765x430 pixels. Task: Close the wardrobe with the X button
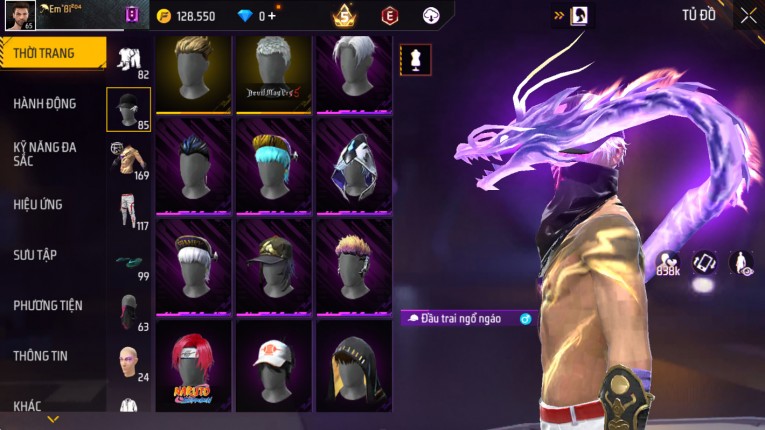748,15
